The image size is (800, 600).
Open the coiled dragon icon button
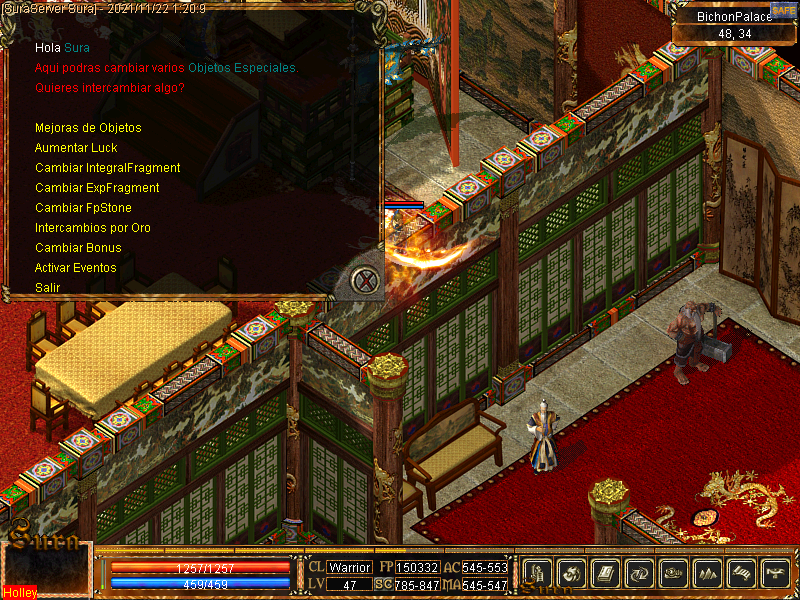coord(674,573)
